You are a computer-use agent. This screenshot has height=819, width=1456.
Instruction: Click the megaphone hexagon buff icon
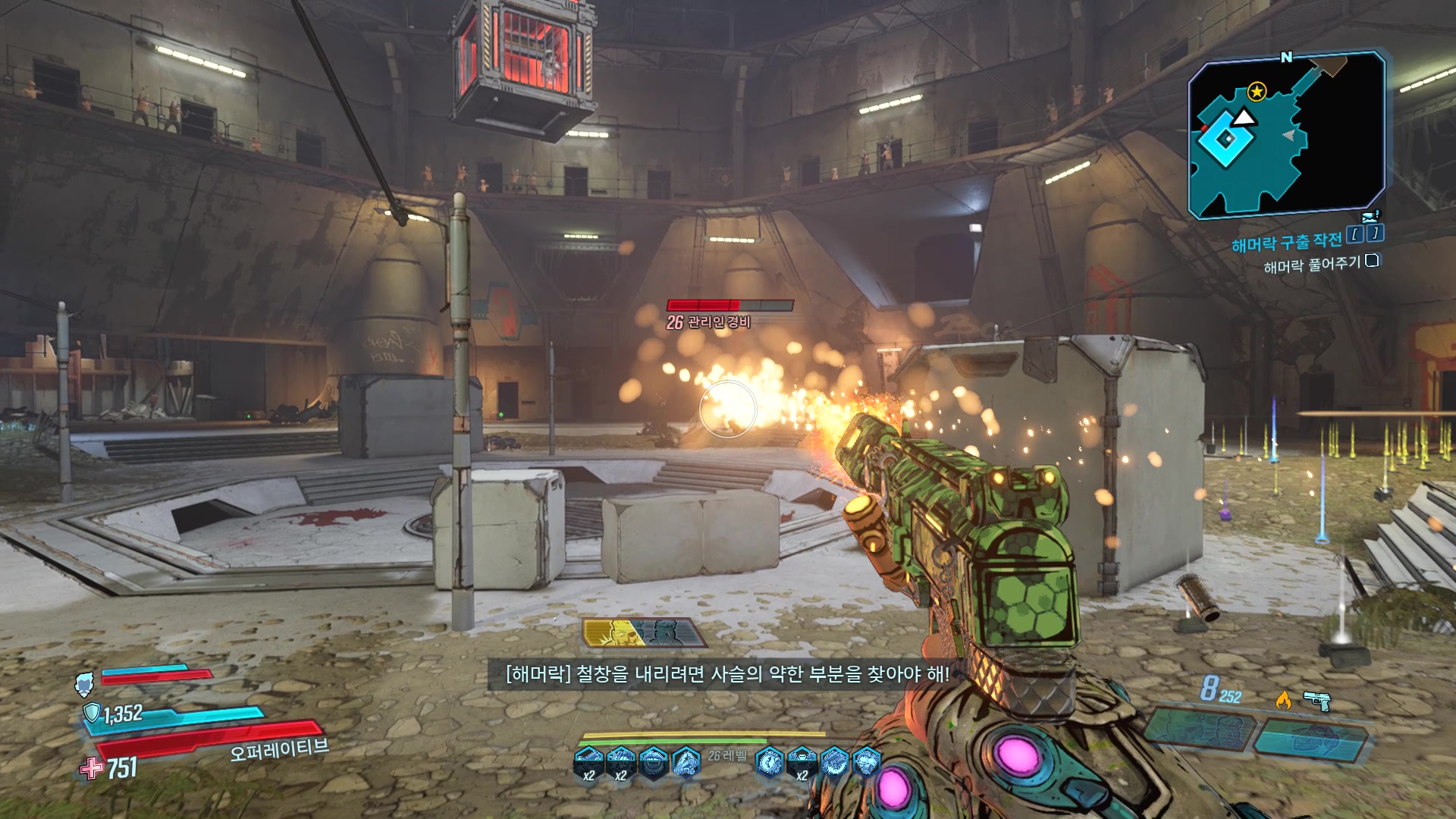(x=686, y=761)
